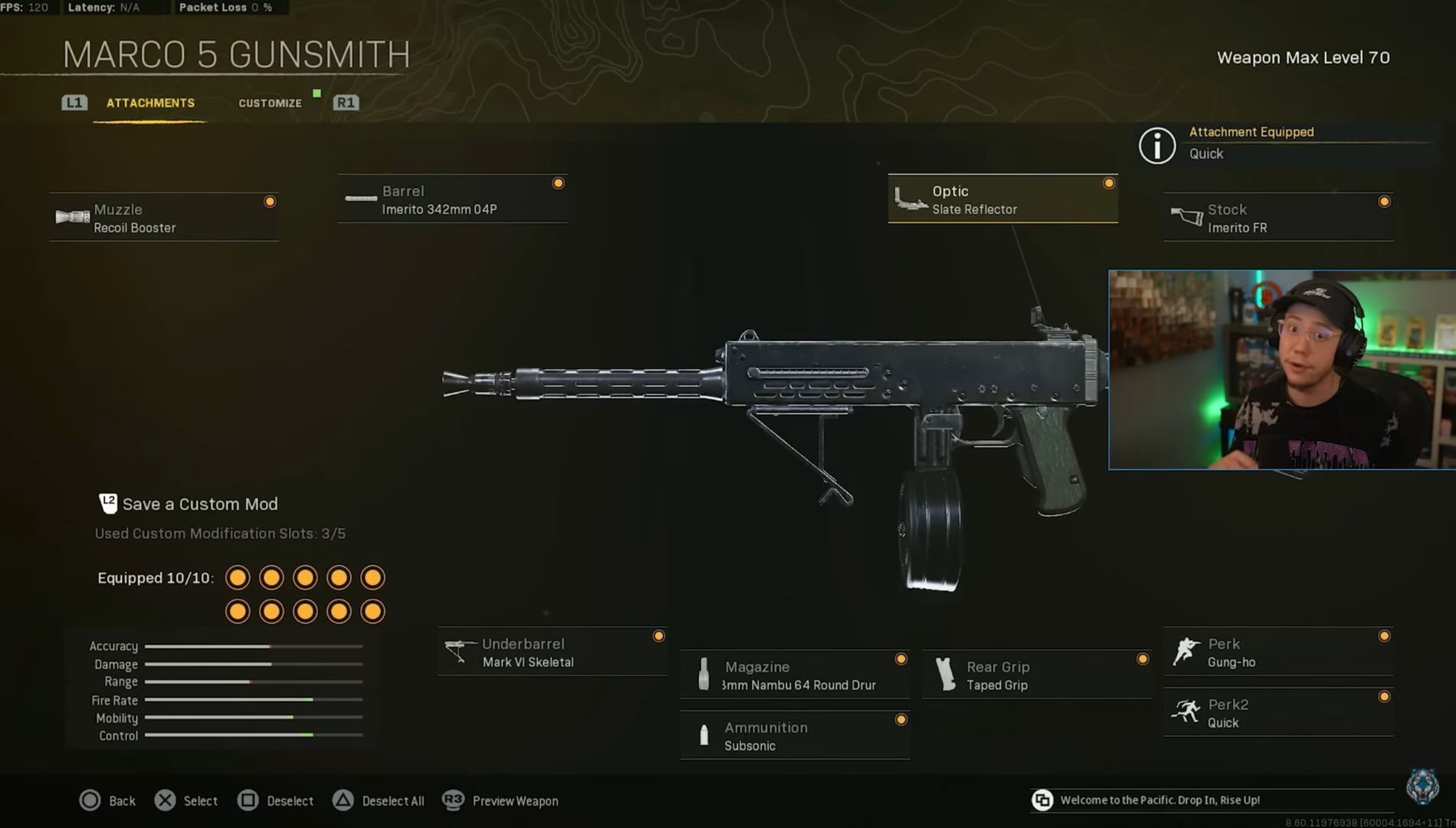The image size is (1456, 828).
Task: Select the Ammunition Subsonic slot
Action: click(795, 736)
